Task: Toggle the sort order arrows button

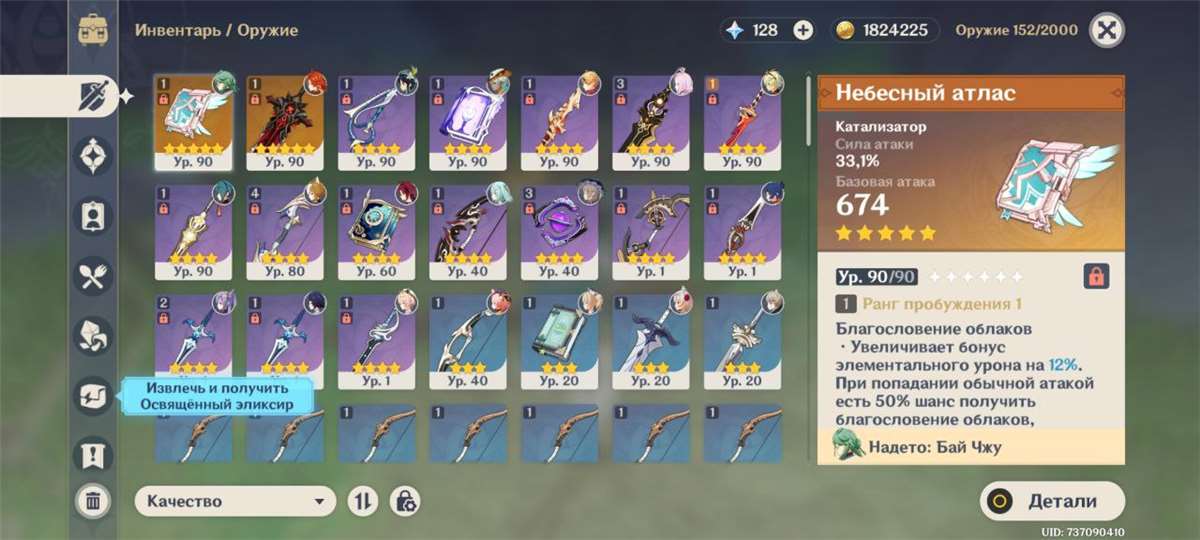Action: pyautogui.click(x=361, y=501)
